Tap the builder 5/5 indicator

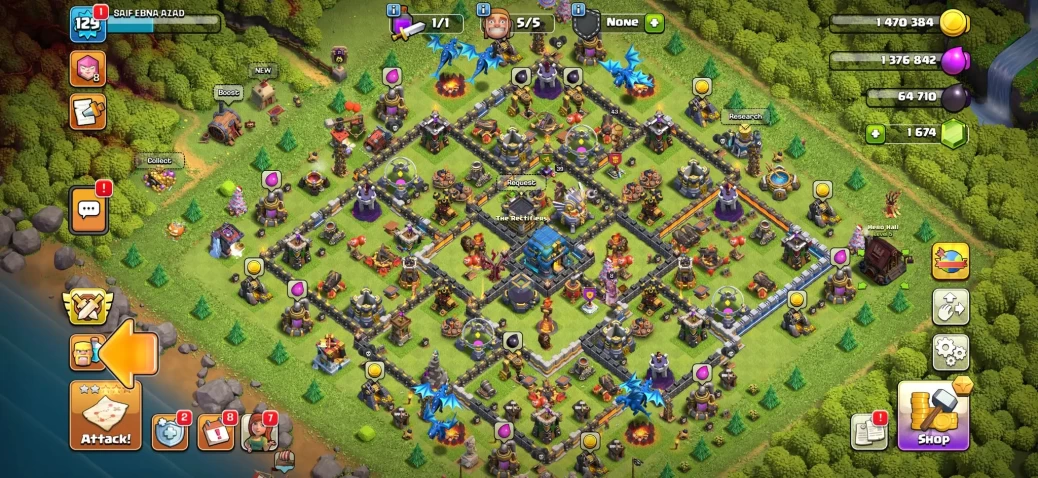(x=515, y=21)
